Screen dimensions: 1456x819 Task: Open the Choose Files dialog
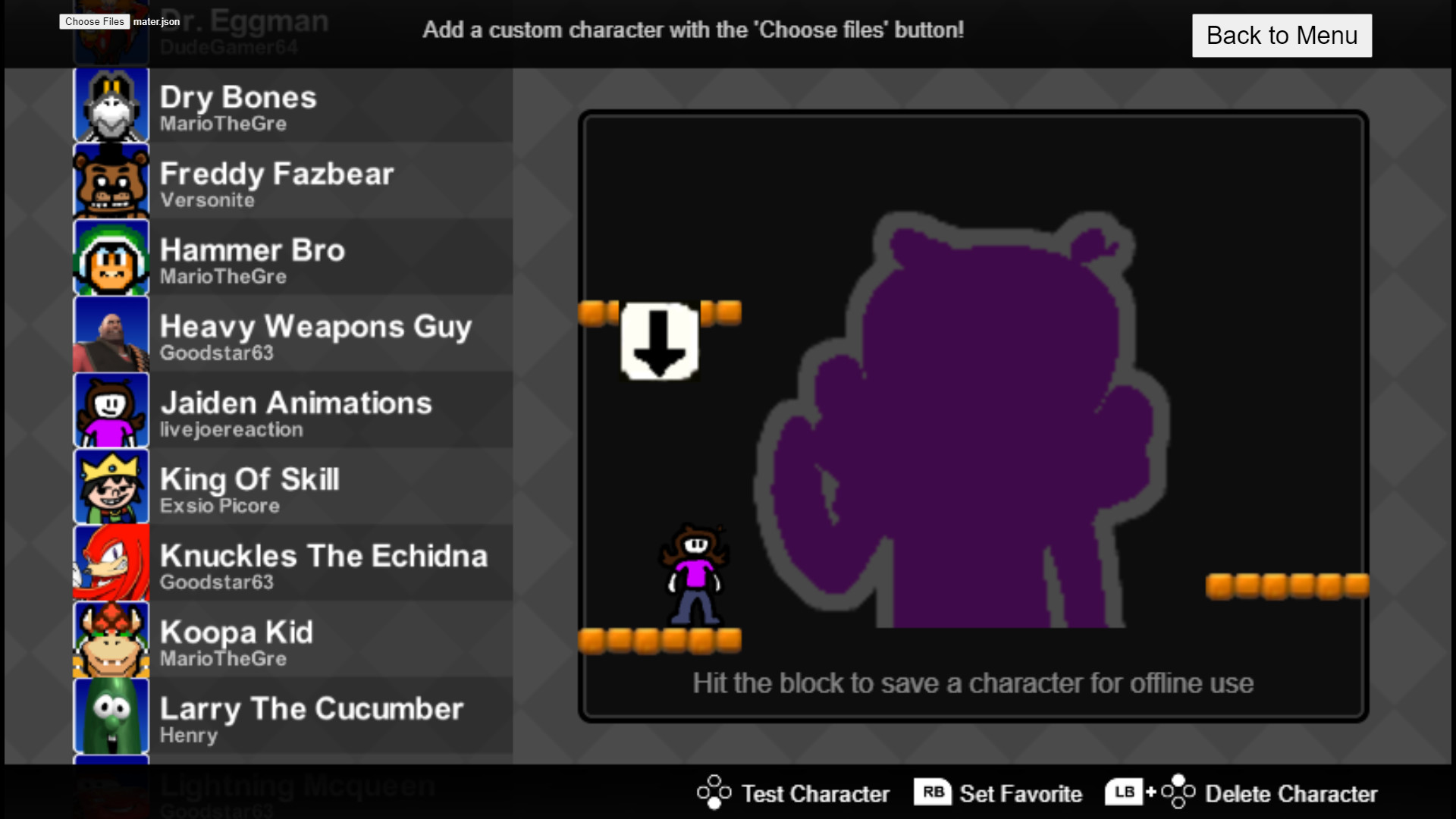[93, 22]
